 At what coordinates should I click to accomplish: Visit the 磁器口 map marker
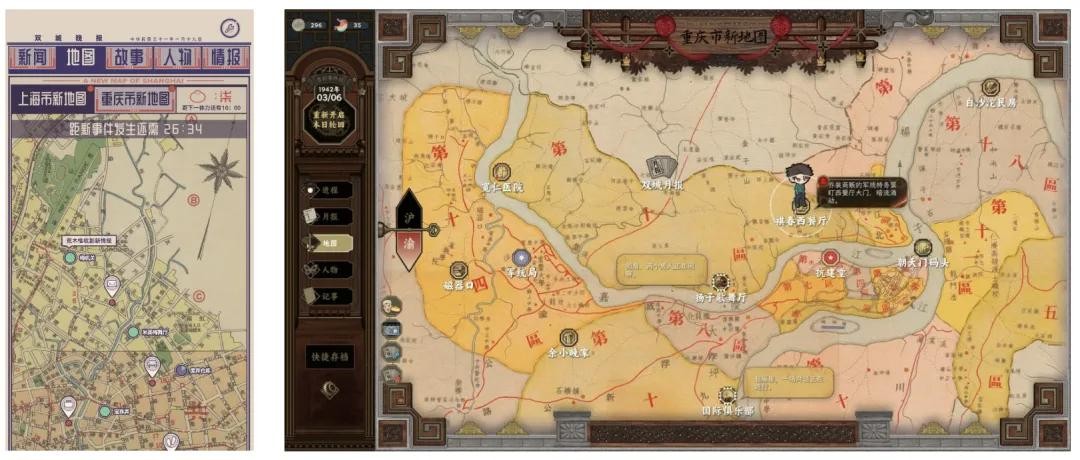coord(459,270)
